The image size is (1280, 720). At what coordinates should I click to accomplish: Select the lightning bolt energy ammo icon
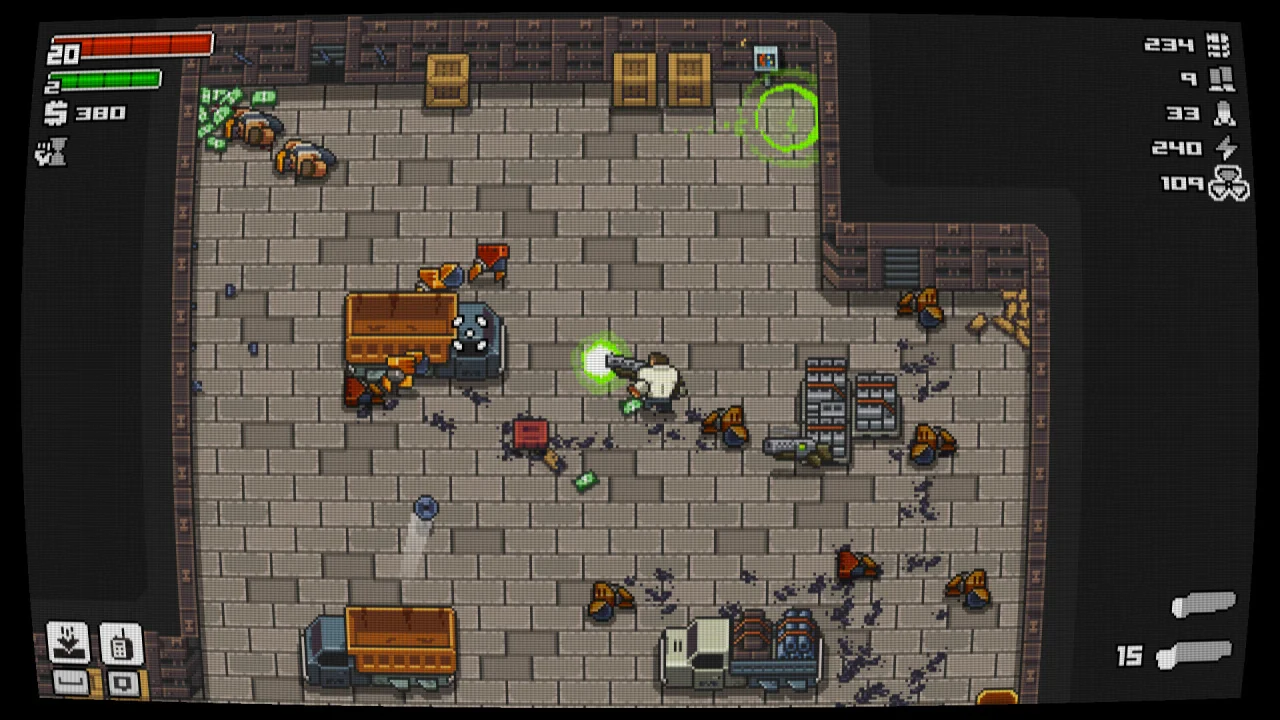1225,148
